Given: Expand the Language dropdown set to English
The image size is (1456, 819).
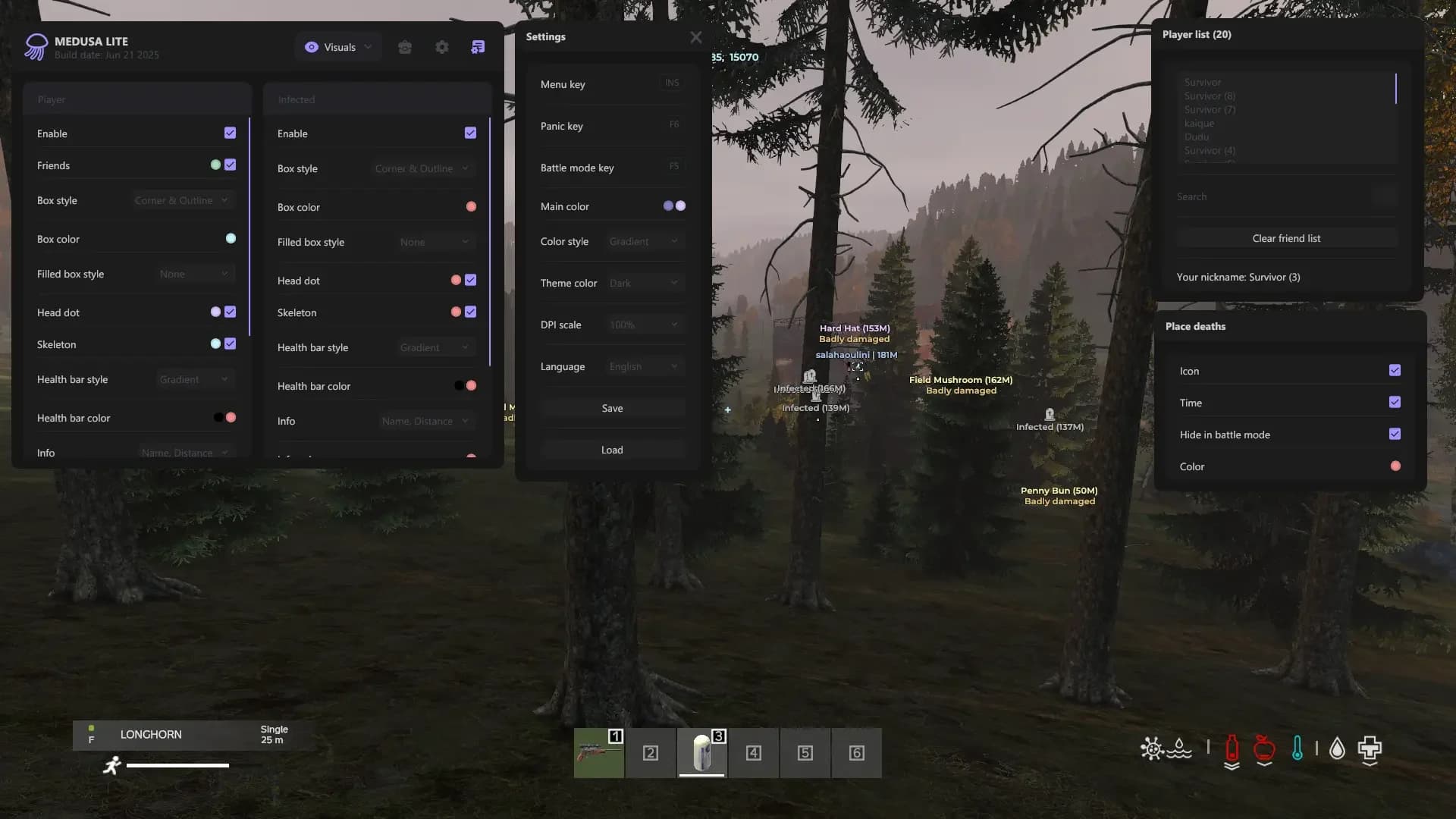Looking at the screenshot, I should tap(643, 366).
